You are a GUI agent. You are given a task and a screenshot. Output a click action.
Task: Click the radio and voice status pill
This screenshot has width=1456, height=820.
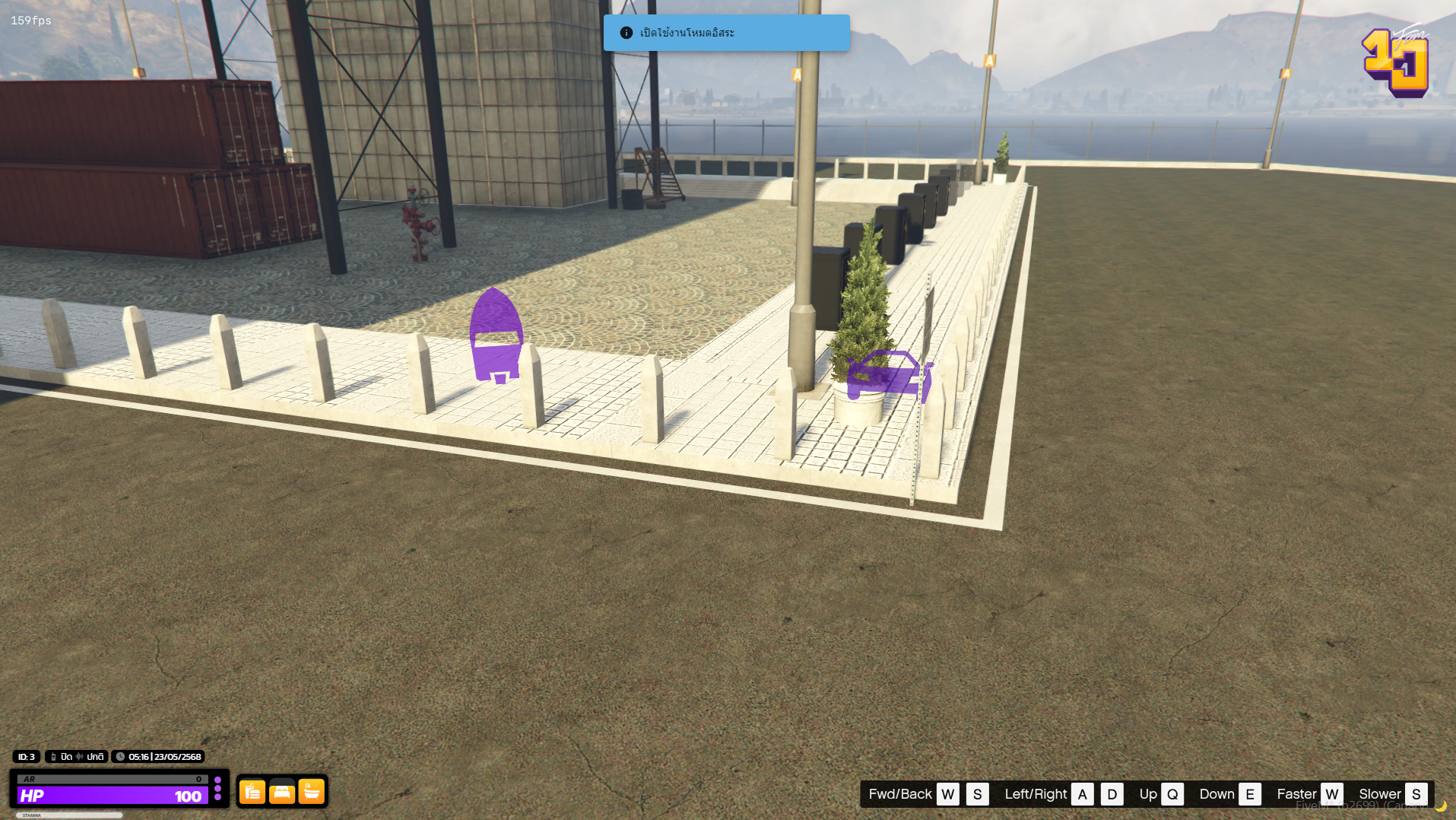coord(77,757)
